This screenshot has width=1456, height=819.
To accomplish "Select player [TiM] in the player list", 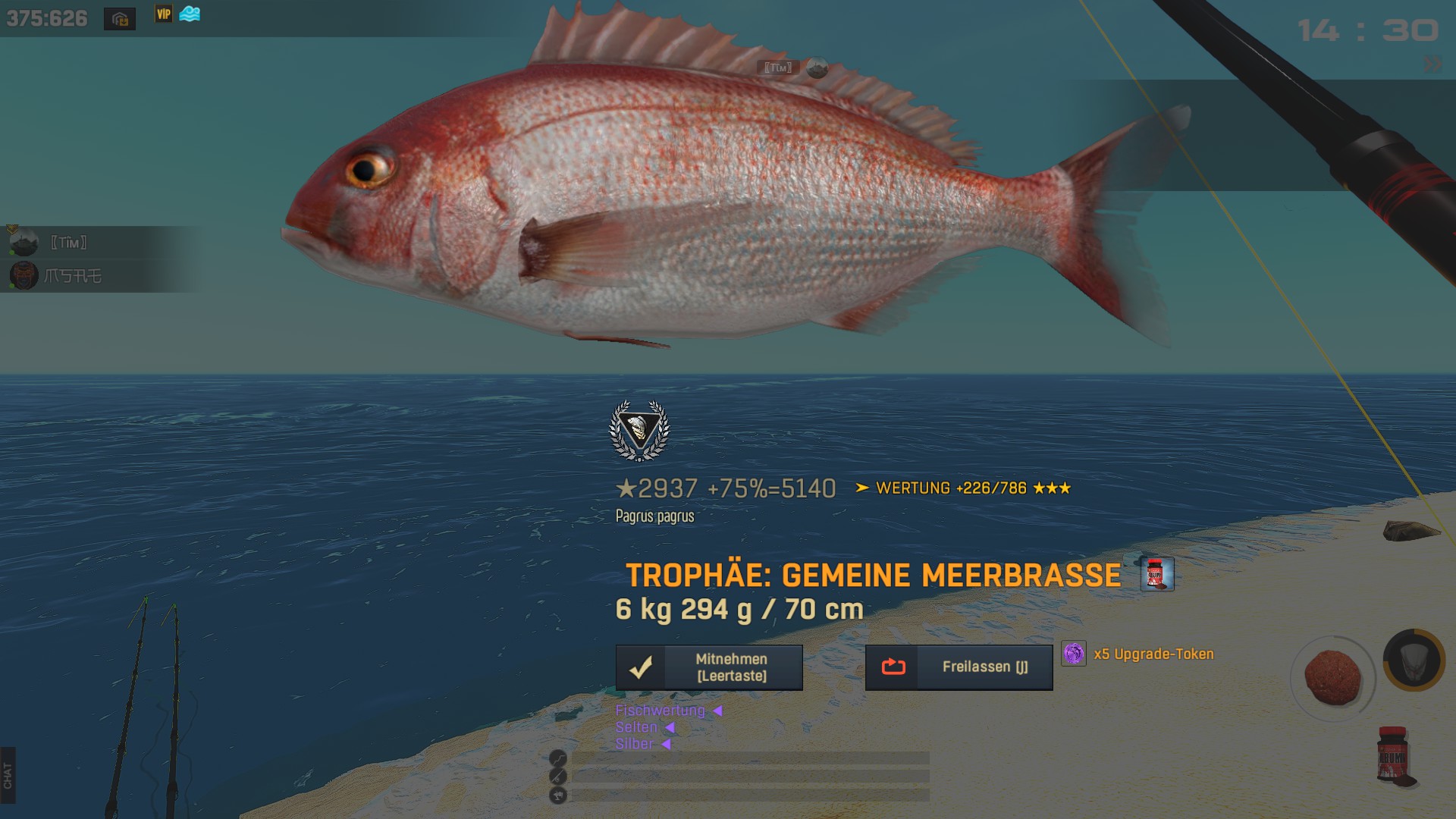I will (68, 243).
